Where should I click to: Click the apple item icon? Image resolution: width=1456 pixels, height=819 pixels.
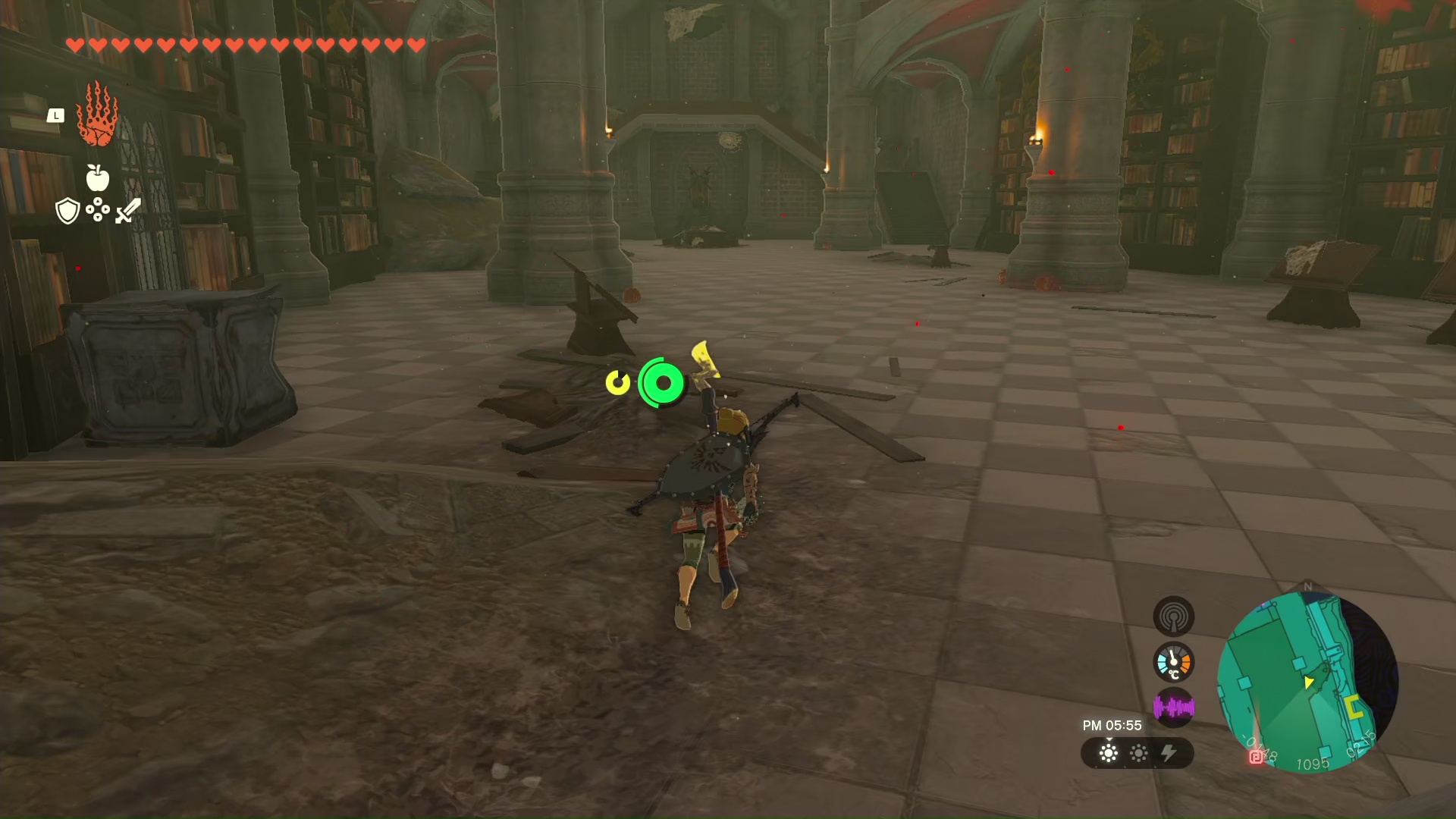coord(98,177)
